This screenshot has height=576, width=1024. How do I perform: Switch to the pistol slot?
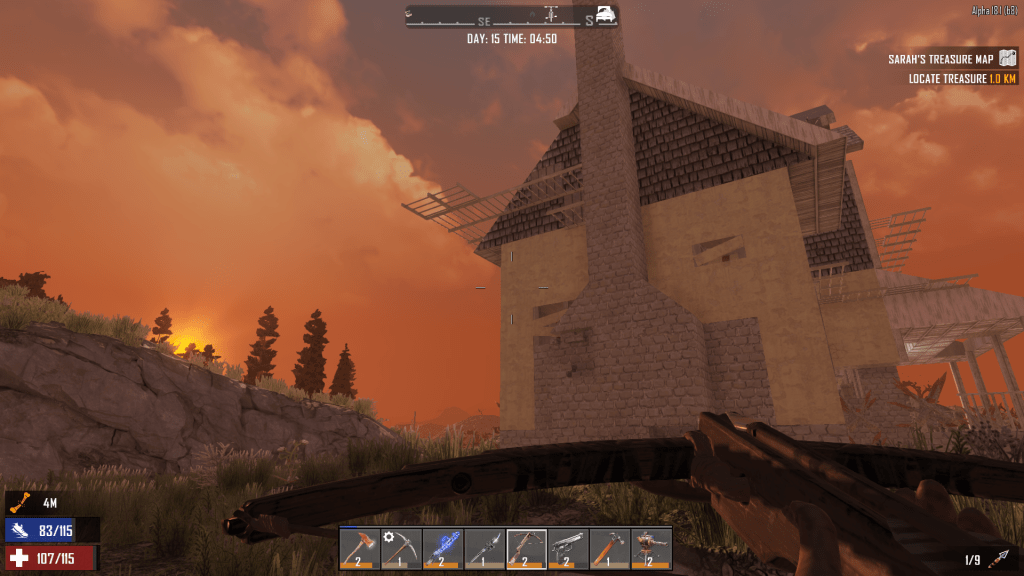pyautogui.click(x=568, y=548)
